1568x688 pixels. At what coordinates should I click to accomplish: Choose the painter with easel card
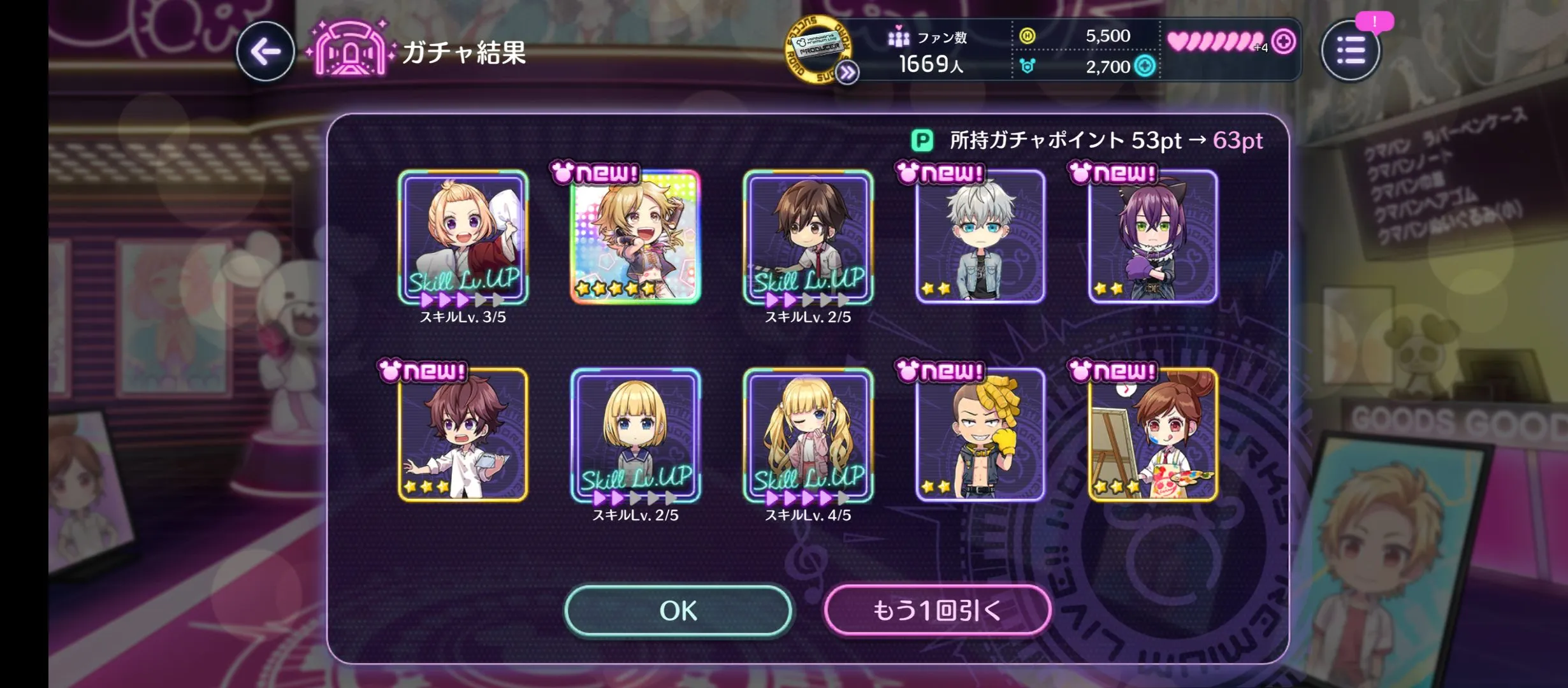tap(1153, 434)
